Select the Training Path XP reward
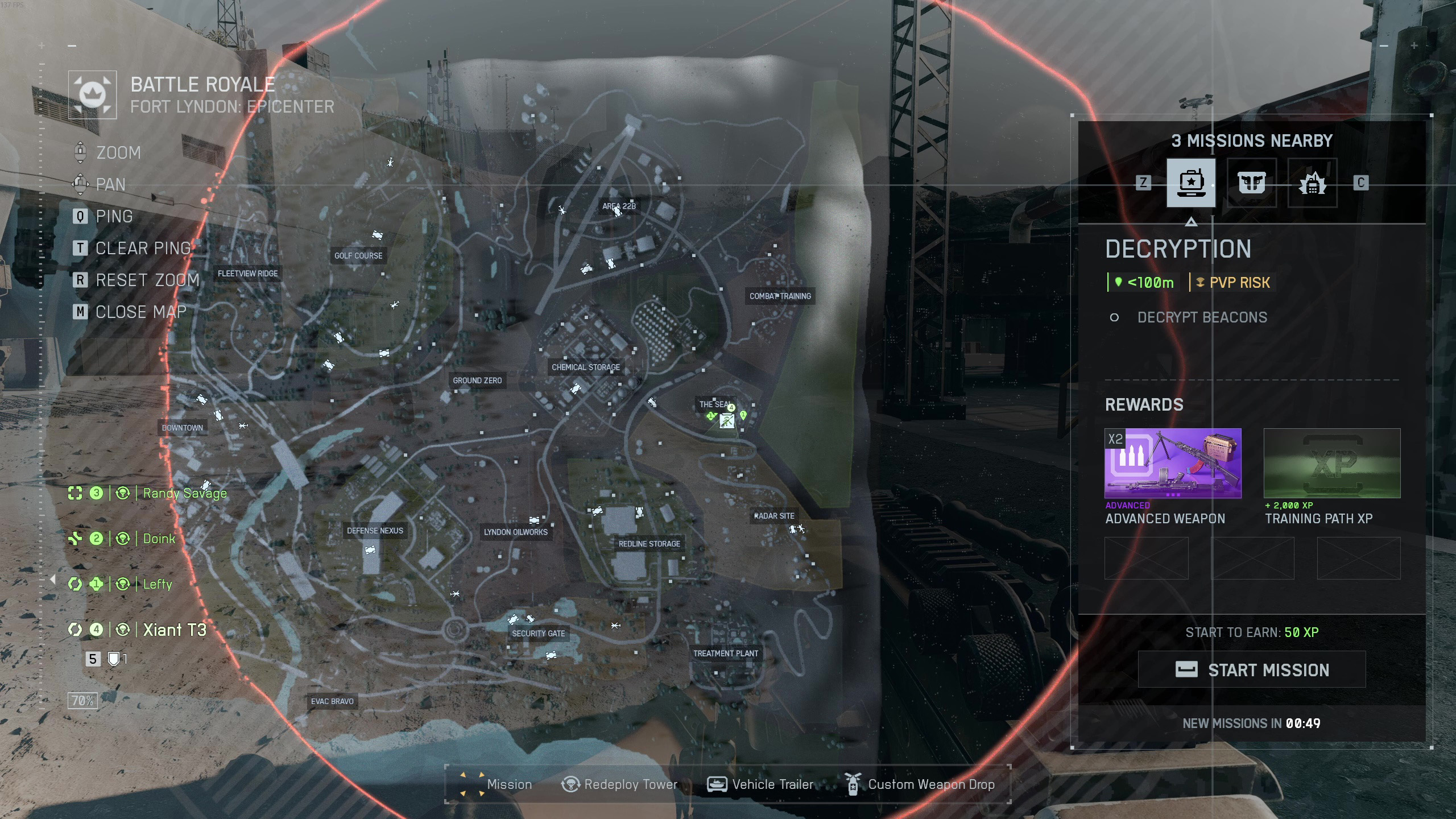This screenshot has height=819, width=1456. (x=1332, y=464)
